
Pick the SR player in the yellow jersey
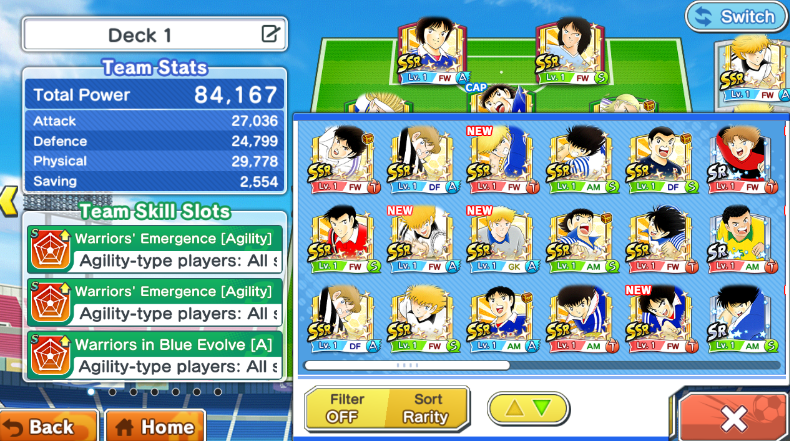(x=742, y=239)
